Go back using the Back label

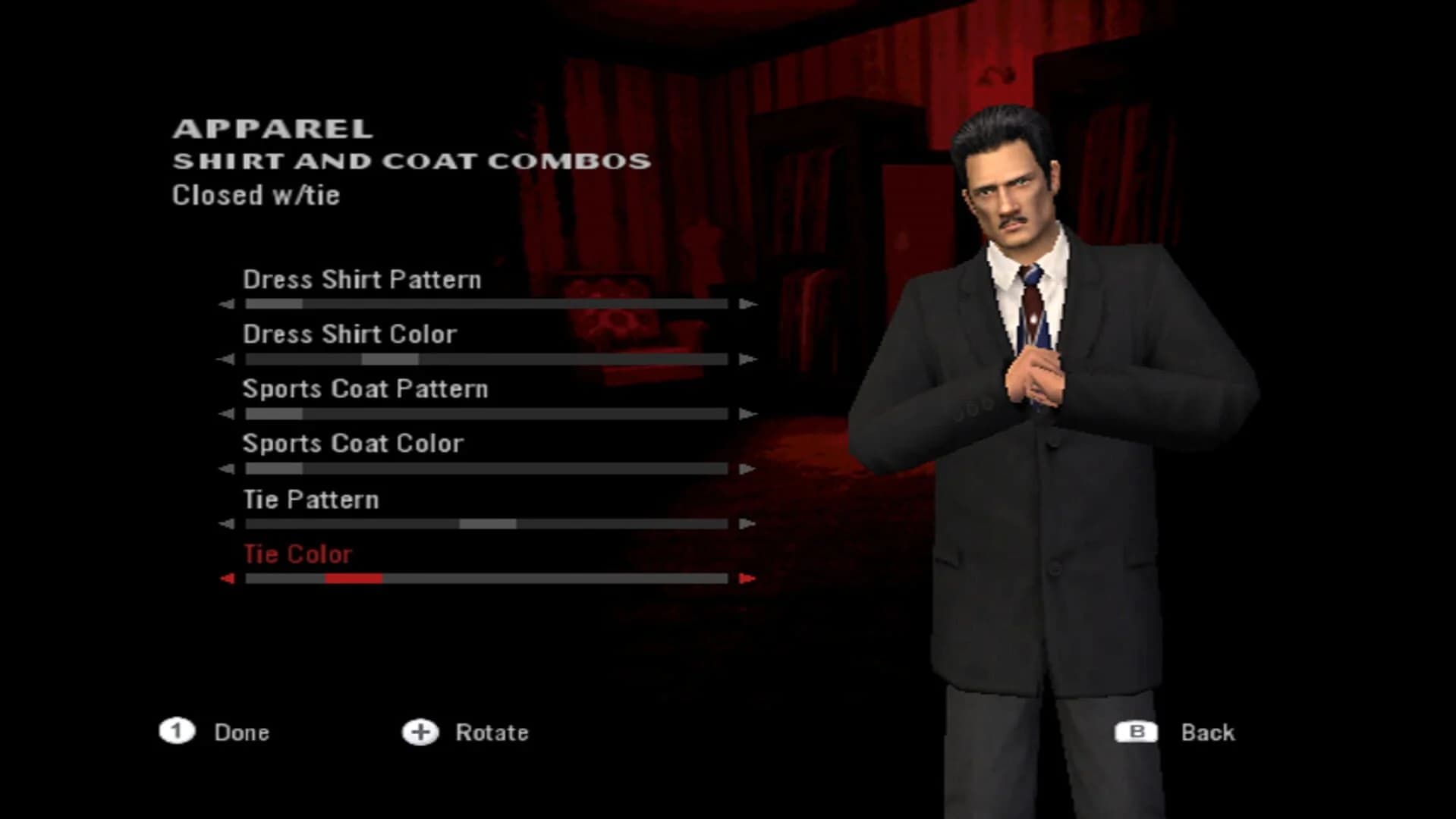[1208, 733]
